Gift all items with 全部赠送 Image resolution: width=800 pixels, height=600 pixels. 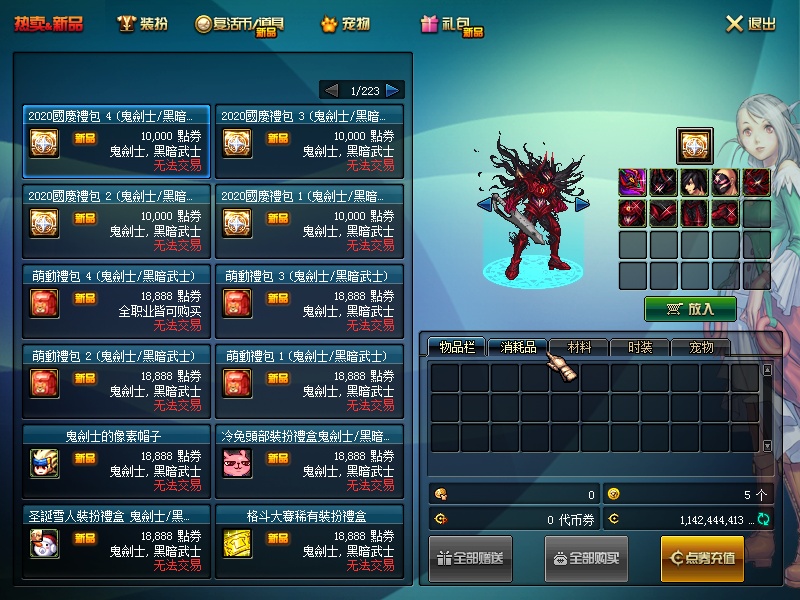tap(470, 558)
